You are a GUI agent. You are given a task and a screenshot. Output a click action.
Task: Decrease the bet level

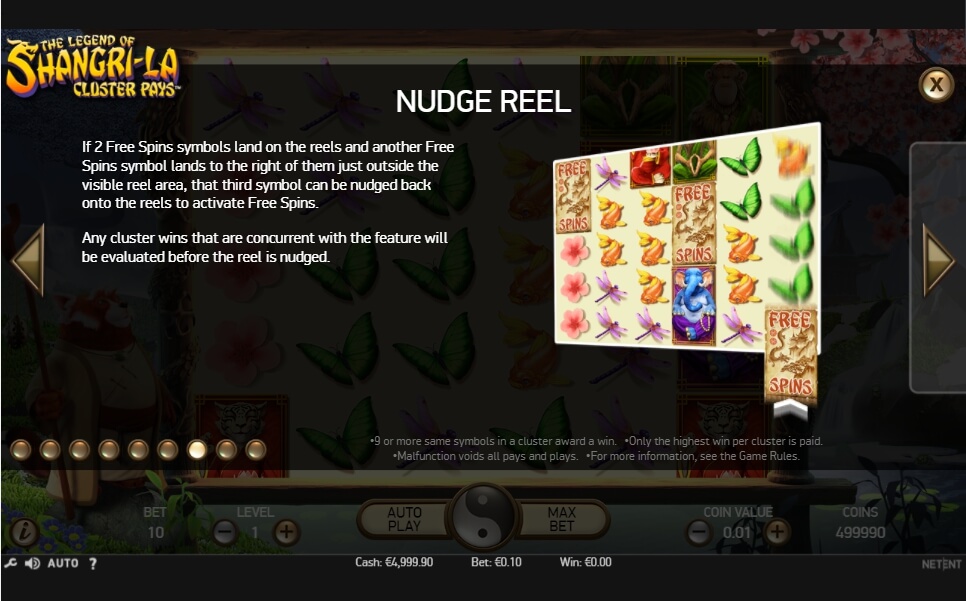(225, 532)
